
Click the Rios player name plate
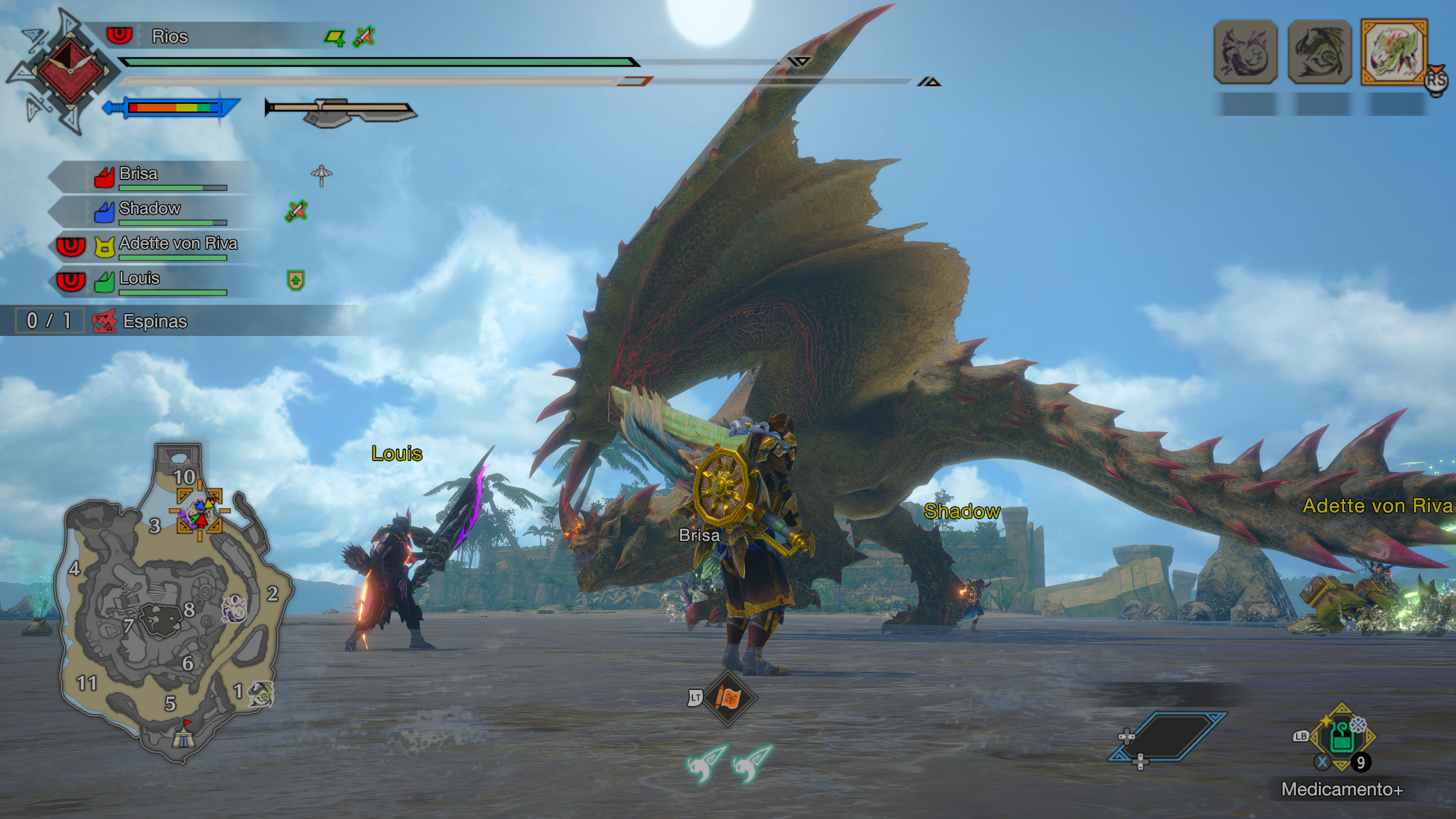169,37
